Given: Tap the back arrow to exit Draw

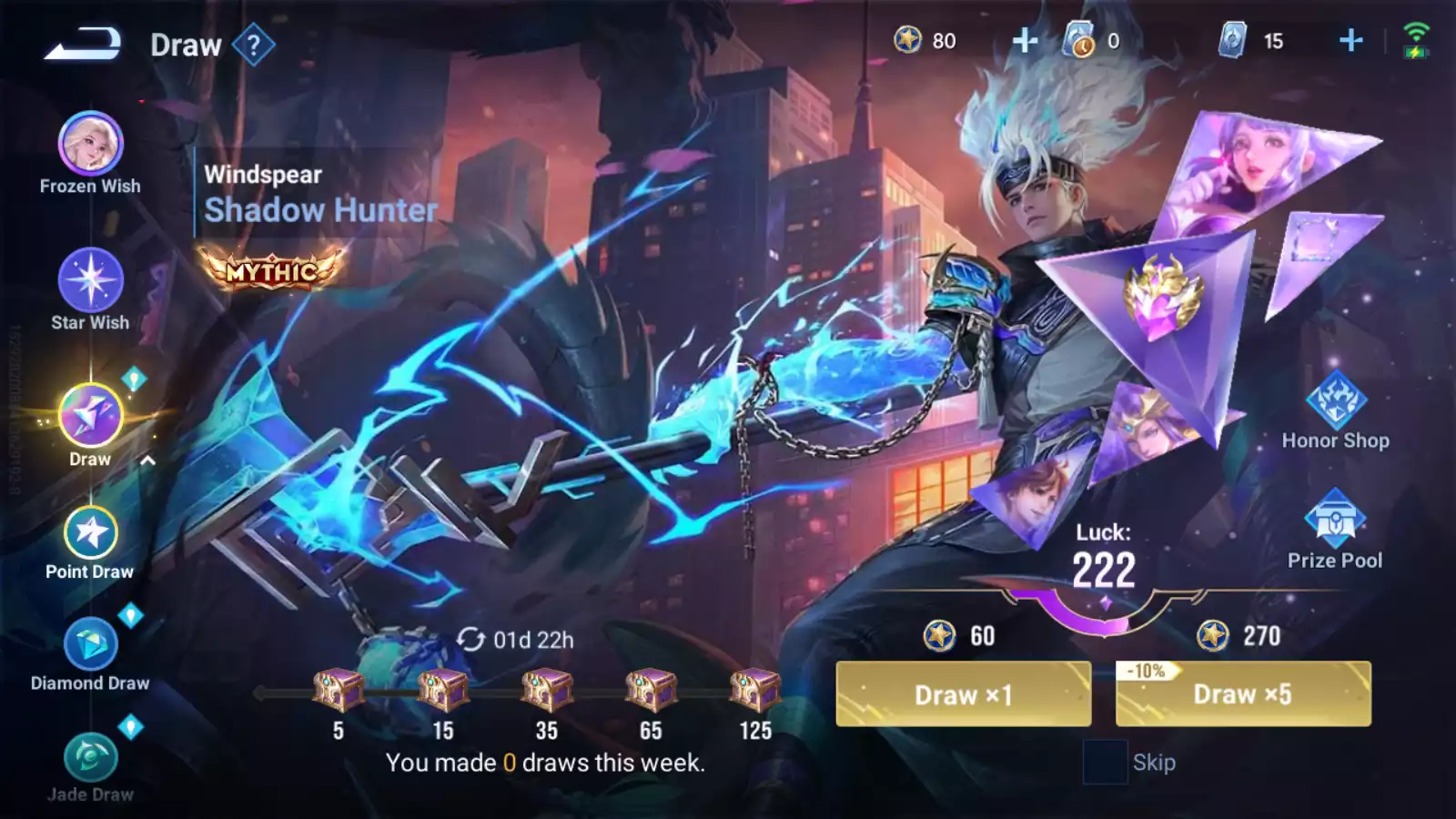Looking at the screenshot, I should pos(82,44).
